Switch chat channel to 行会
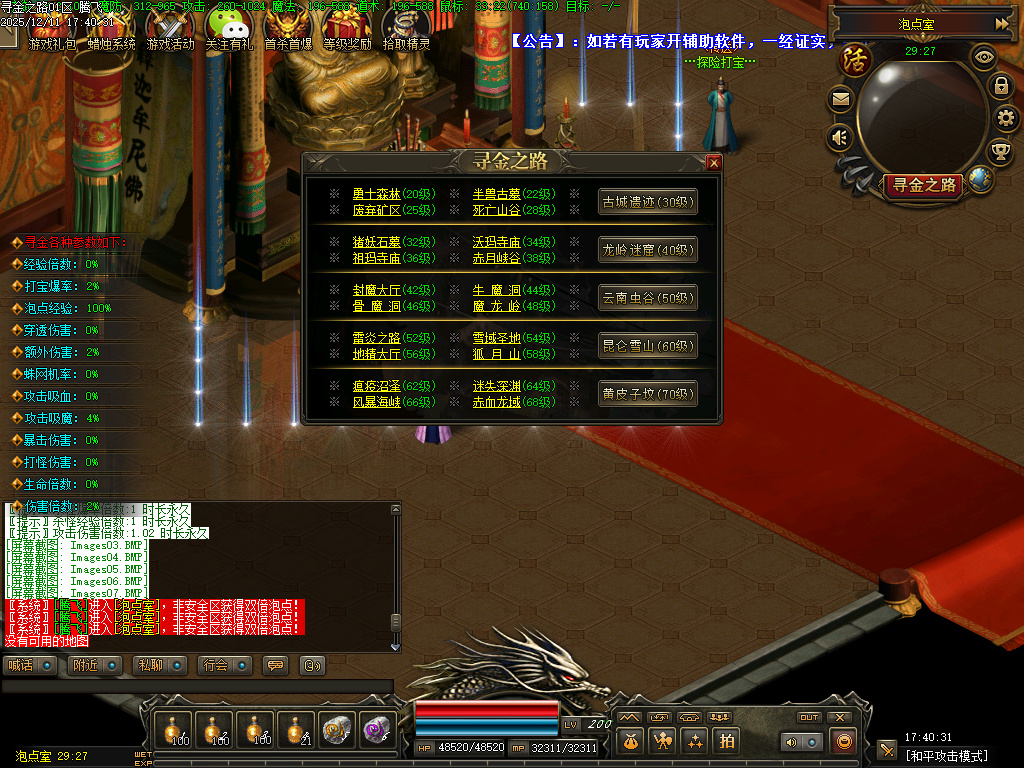Screen dimensions: 1024x768 [x=225, y=665]
